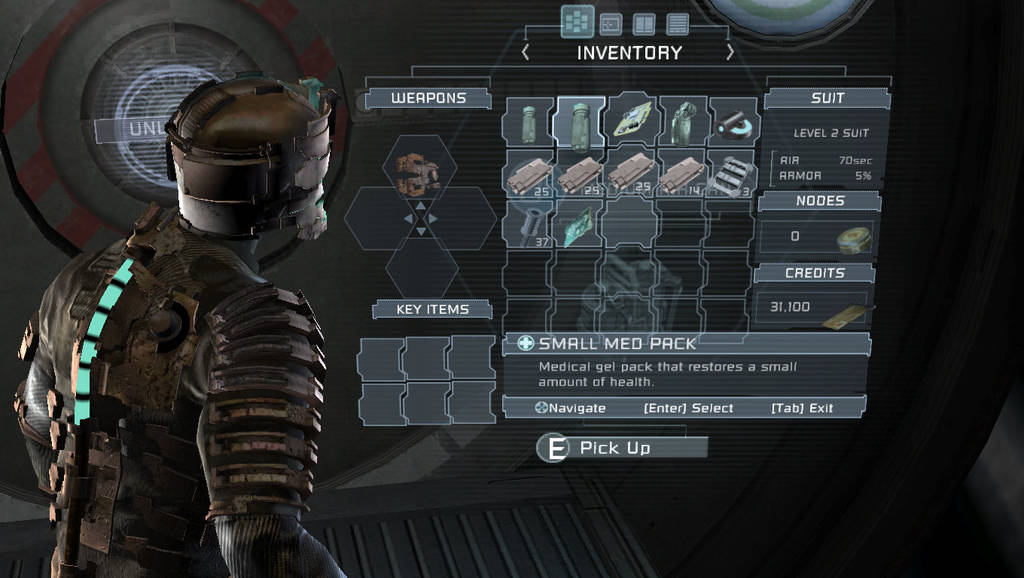Choose the yellow-green circuit board item
Viewport: 1024px width, 578px height.
click(632, 122)
